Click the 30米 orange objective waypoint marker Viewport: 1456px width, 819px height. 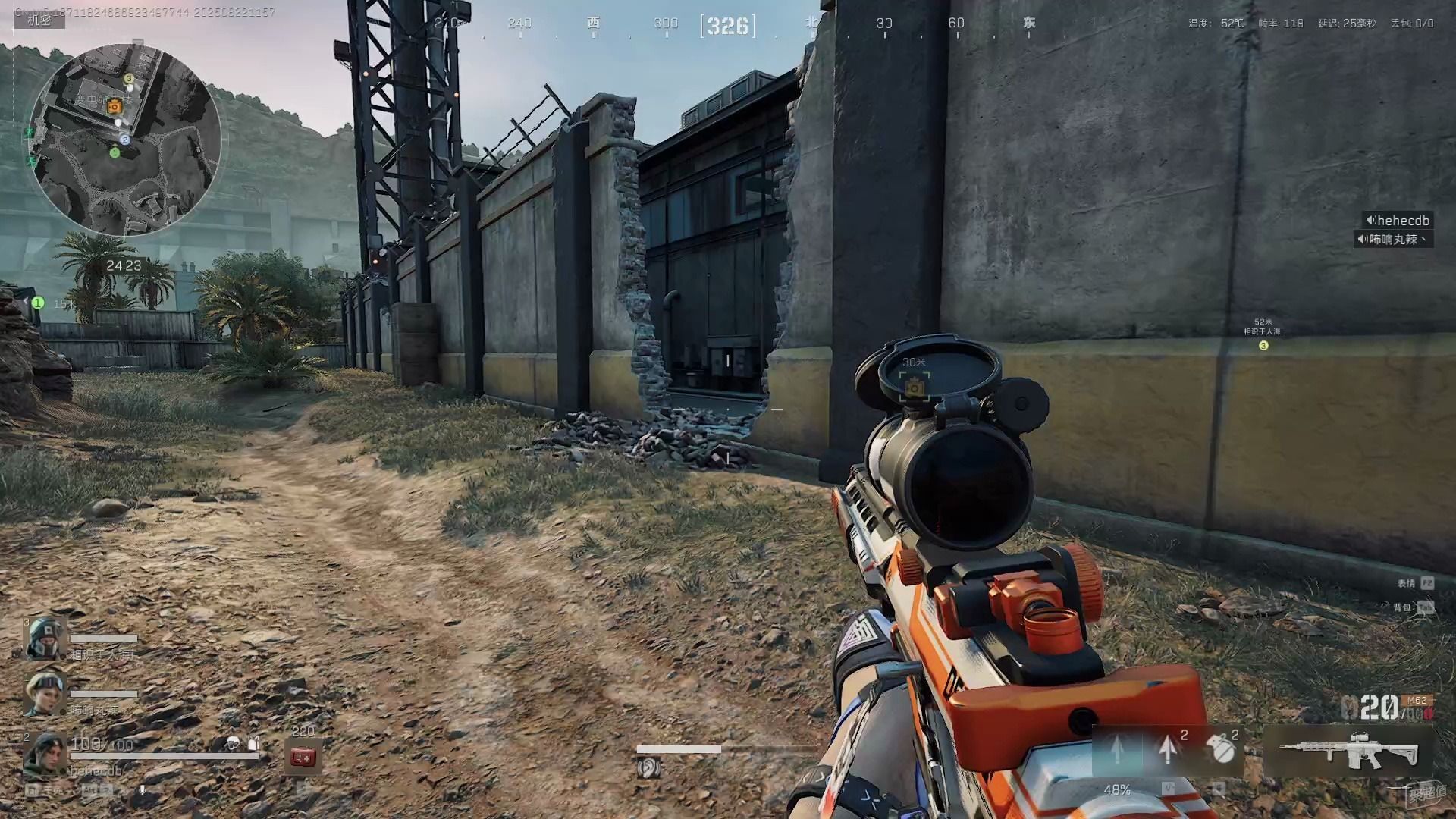(915, 387)
